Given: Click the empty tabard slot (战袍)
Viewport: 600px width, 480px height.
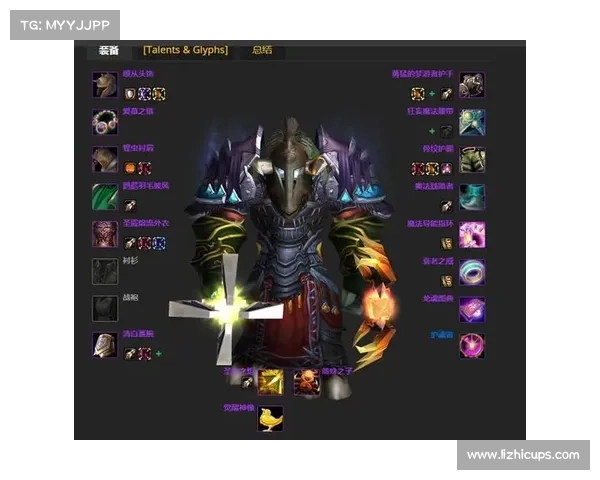Looking at the screenshot, I should 105,308.
